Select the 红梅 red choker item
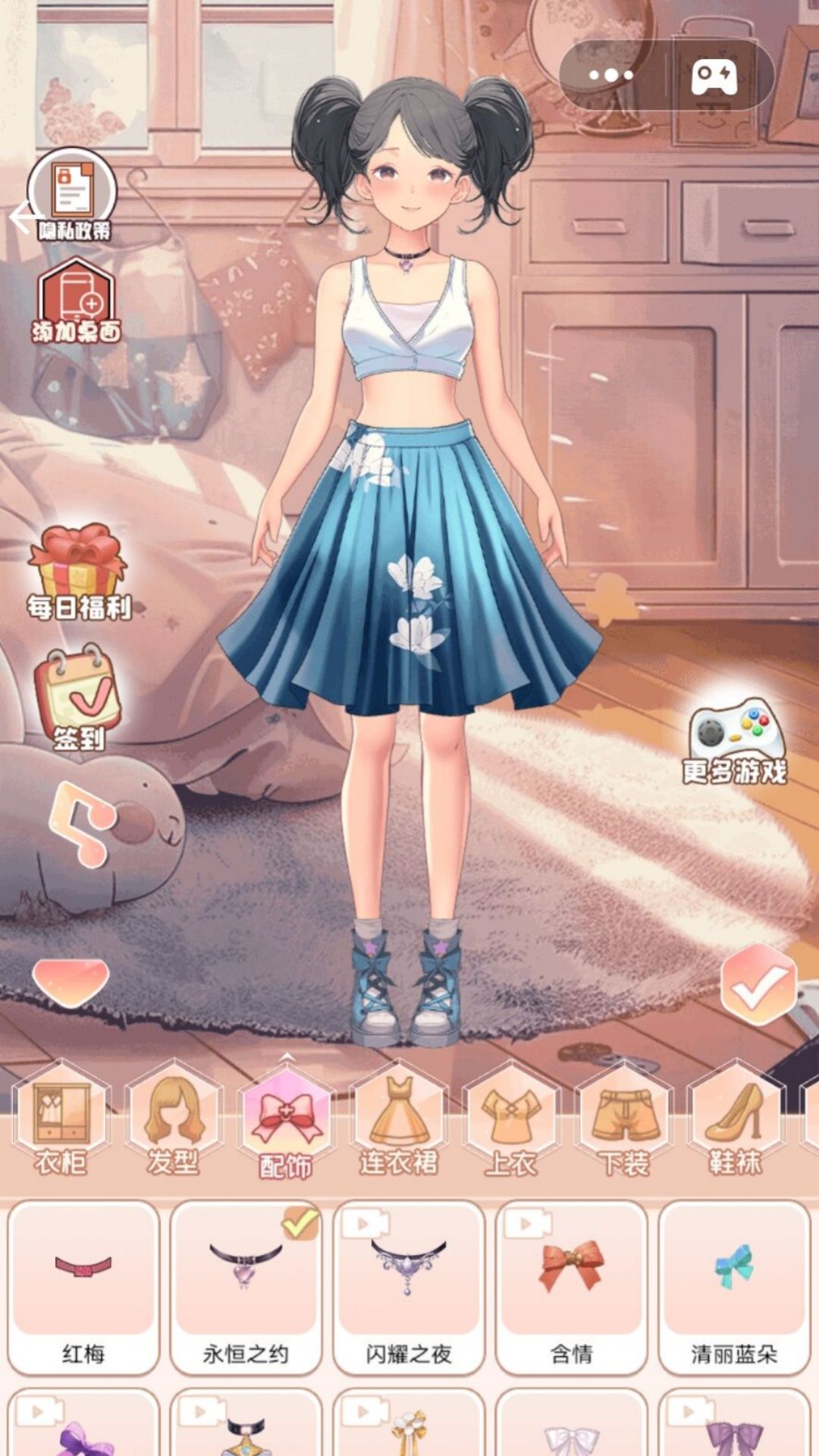The width and height of the screenshot is (819, 1456). click(x=83, y=1288)
